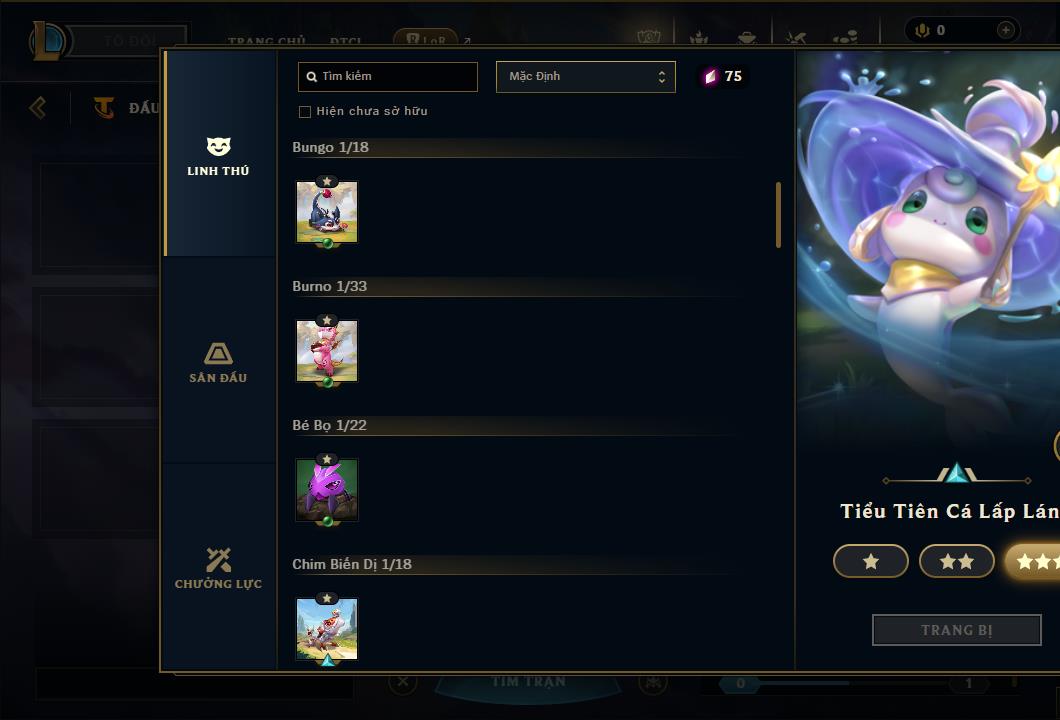The width and height of the screenshot is (1060, 720).
Task: Choose the one-star tier button
Action: click(870, 562)
